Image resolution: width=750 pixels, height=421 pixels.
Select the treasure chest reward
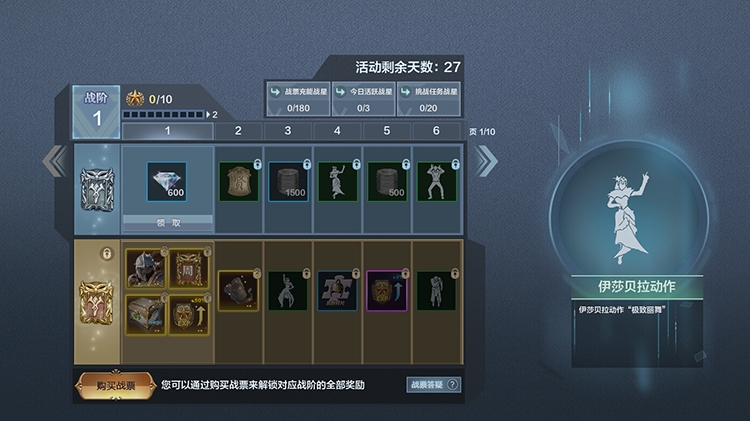tap(145, 311)
